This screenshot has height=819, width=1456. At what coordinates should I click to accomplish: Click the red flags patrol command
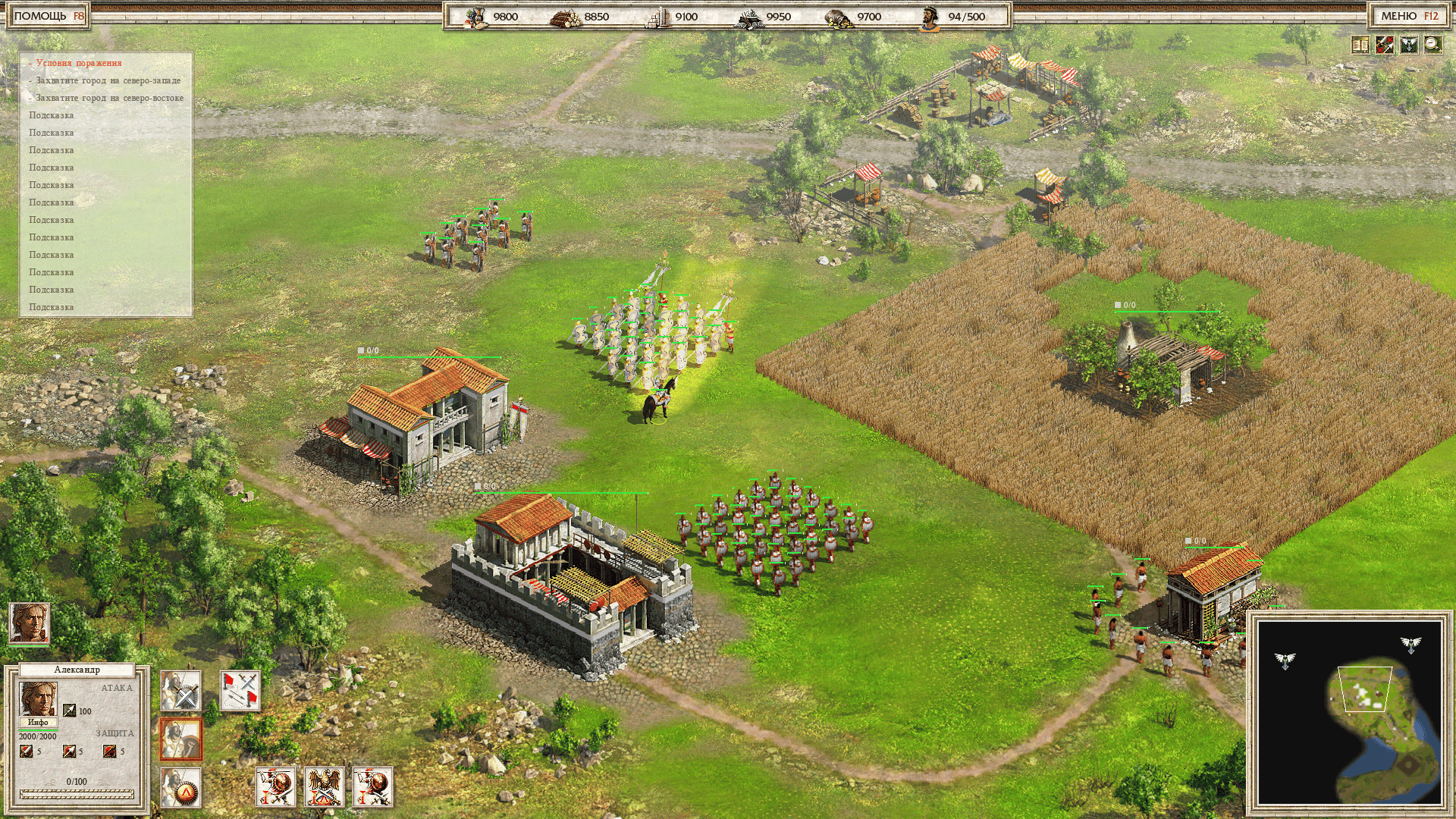point(240,691)
